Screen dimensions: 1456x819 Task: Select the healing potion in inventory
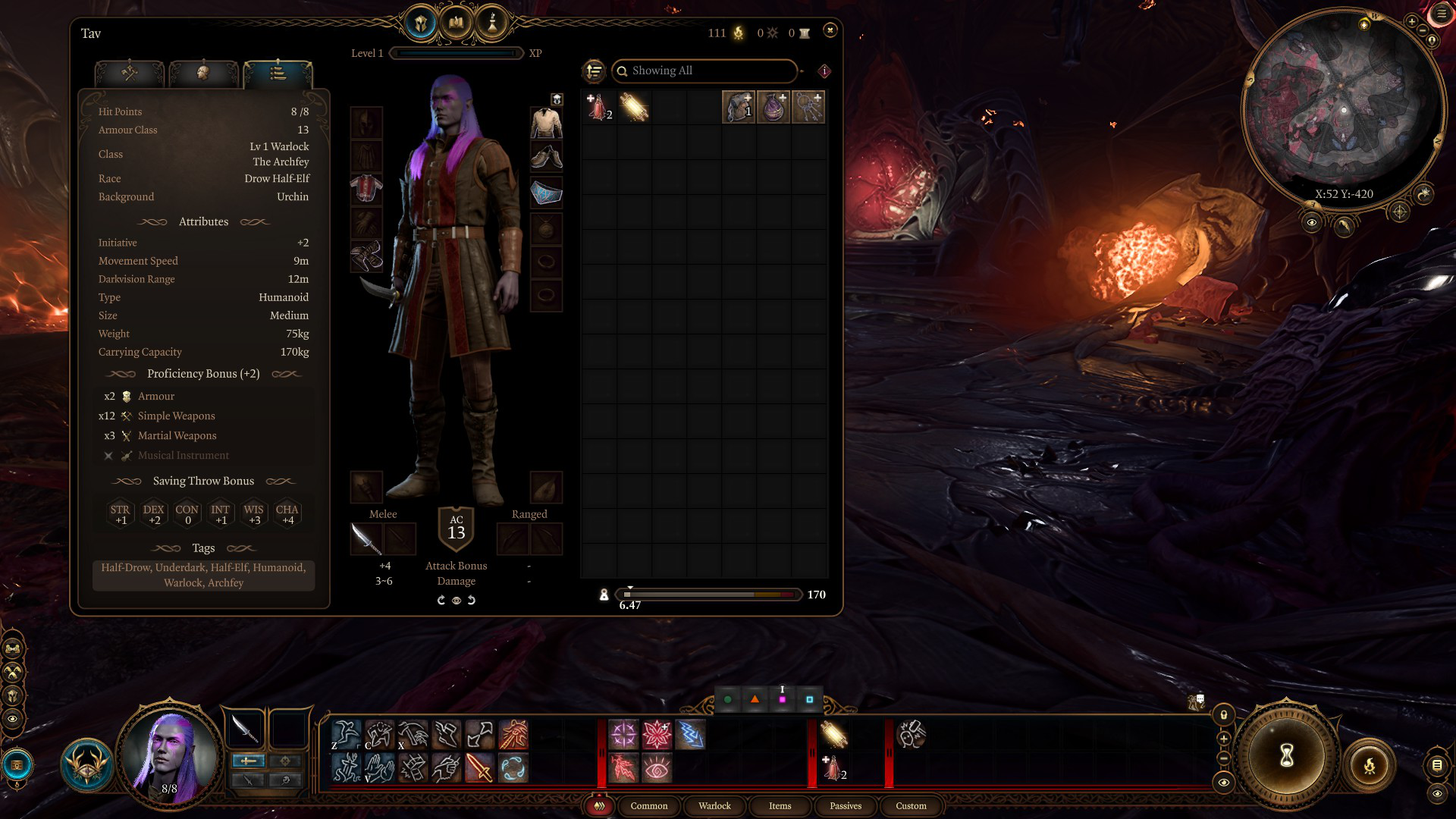[x=598, y=108]
